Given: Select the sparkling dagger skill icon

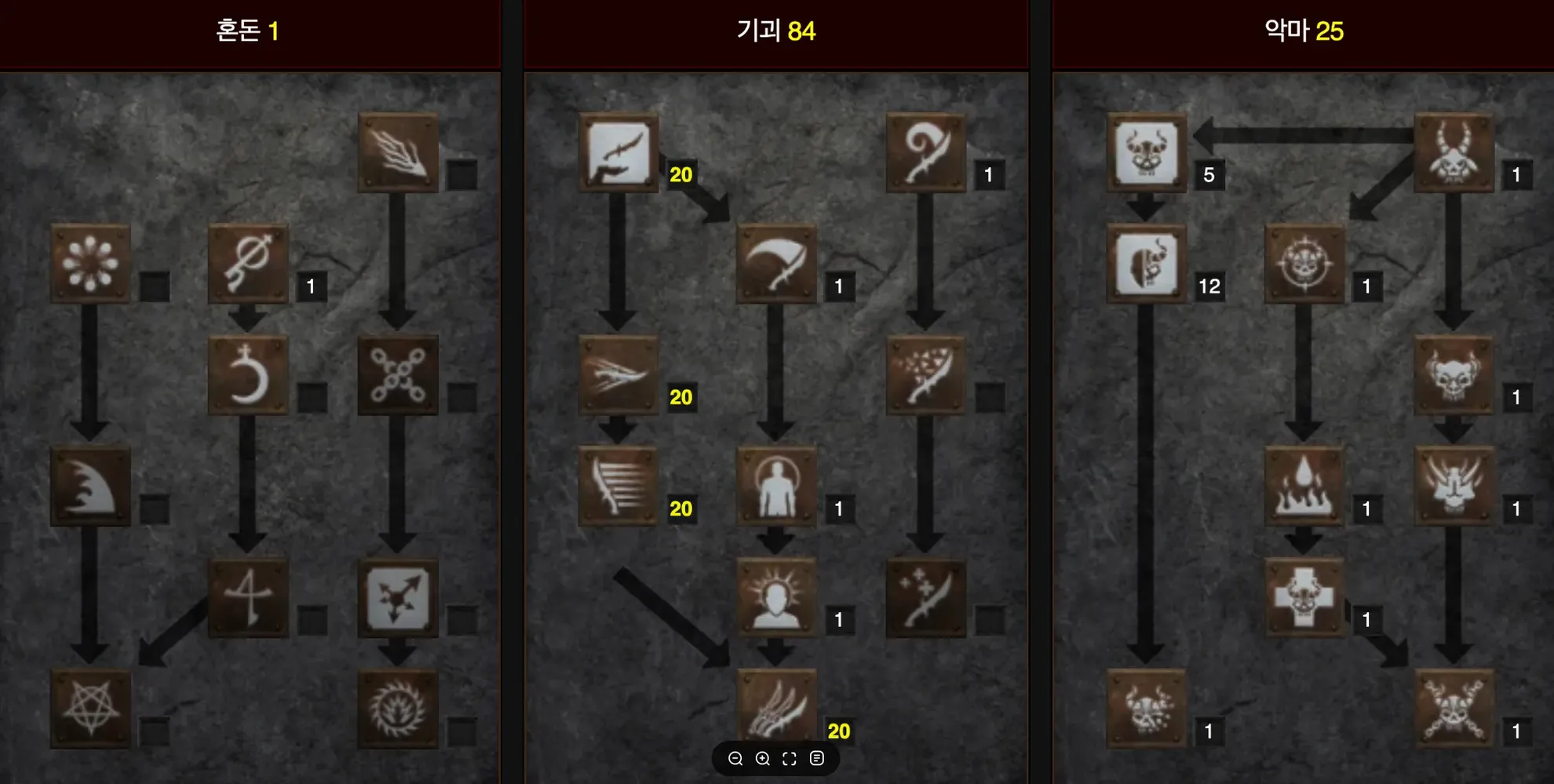Looking at the screenshot, I should [x=926, y=598].
